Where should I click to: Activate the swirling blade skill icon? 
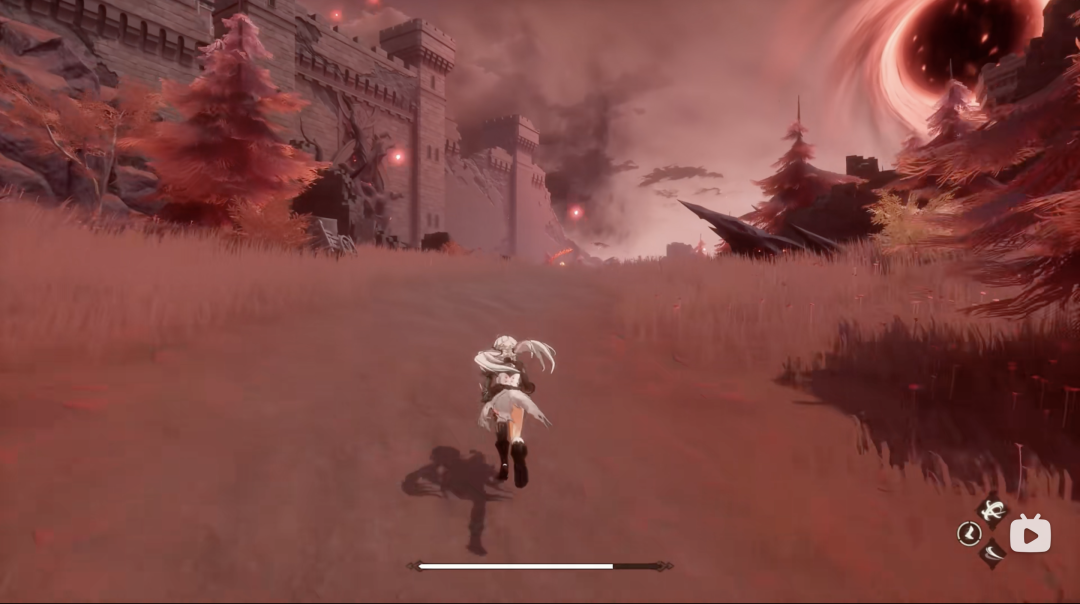pyautogui.click(x=992, y=513)
